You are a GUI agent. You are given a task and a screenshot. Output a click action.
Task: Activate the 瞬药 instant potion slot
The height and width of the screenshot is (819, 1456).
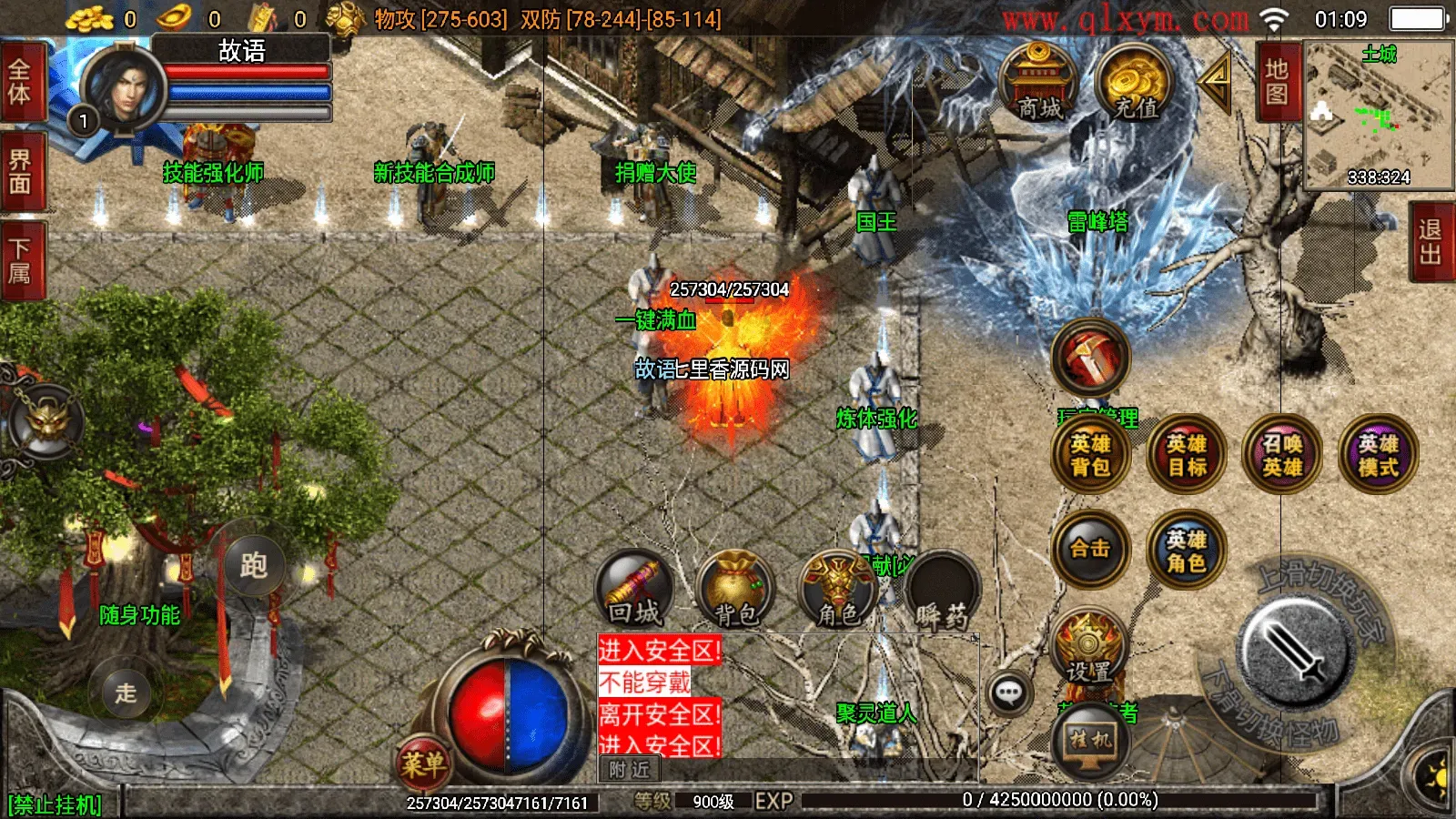coord(941,590)
